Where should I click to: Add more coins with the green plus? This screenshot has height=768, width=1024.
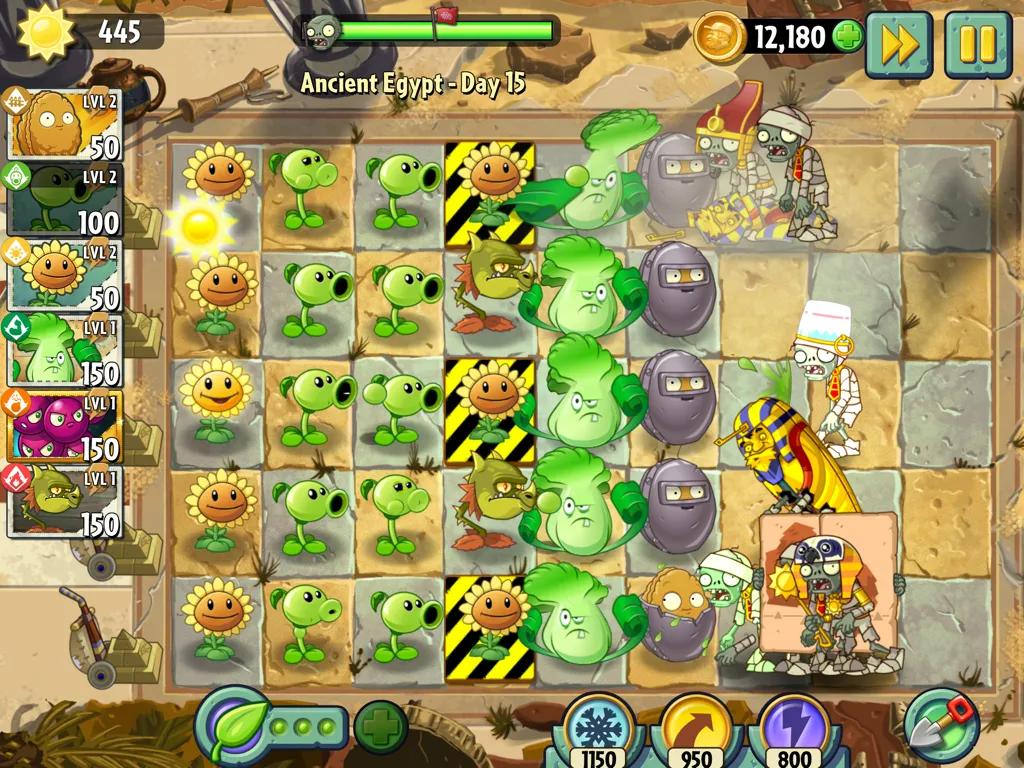pyautogui.click(x=847, y=38)
